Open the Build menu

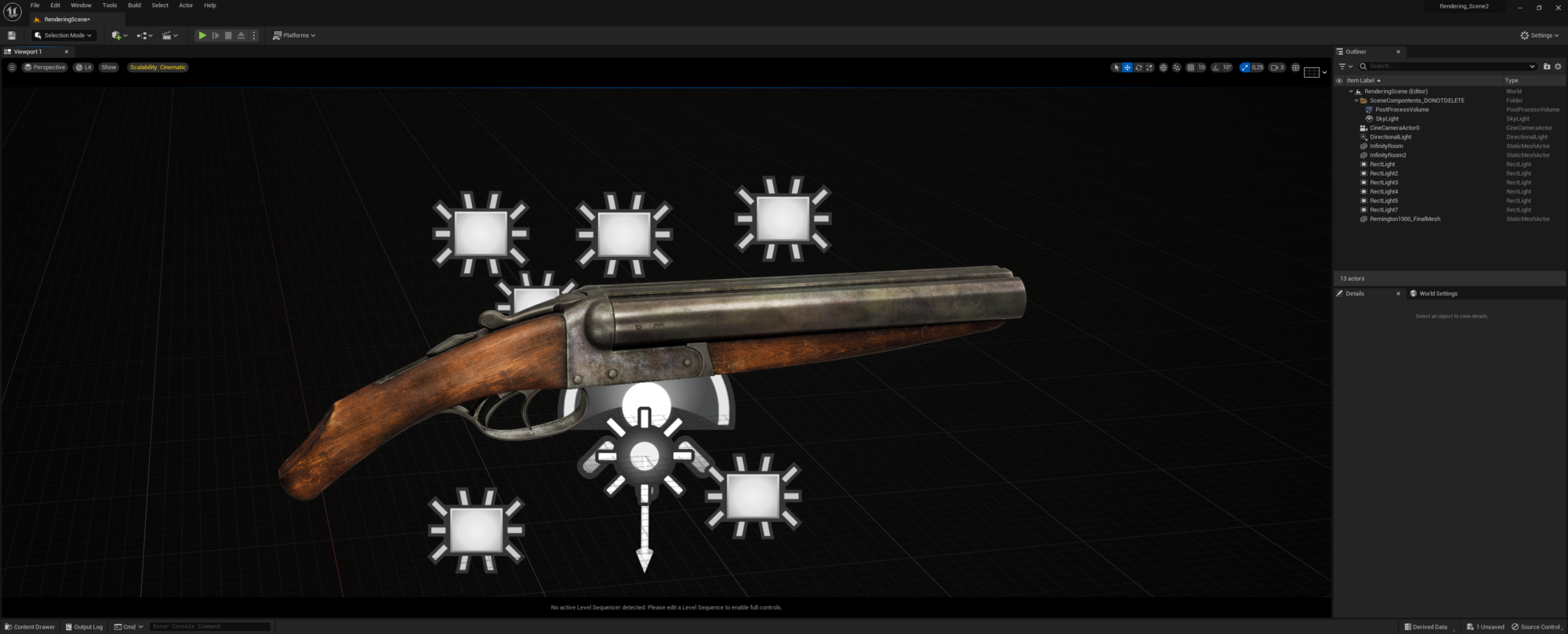point(133,5)
